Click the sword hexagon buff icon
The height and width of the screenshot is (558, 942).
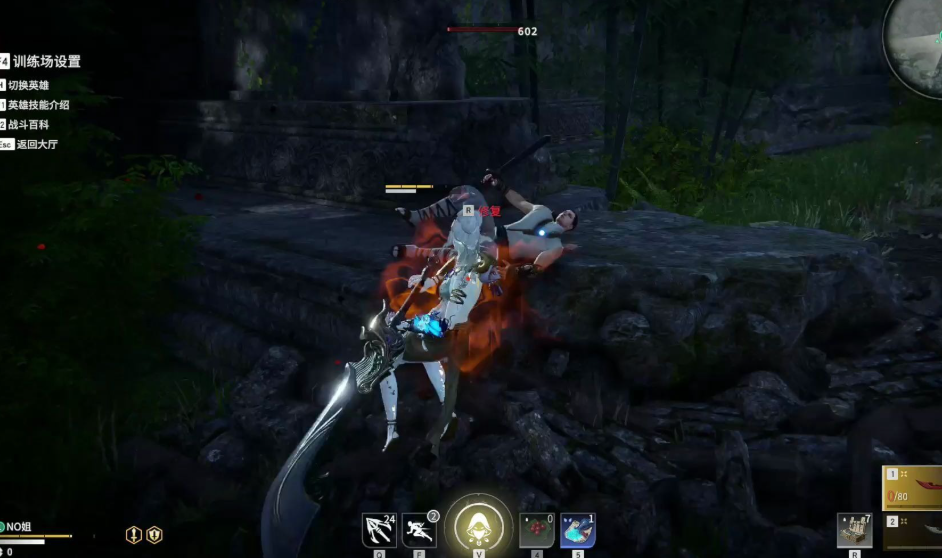click(134, 535)
